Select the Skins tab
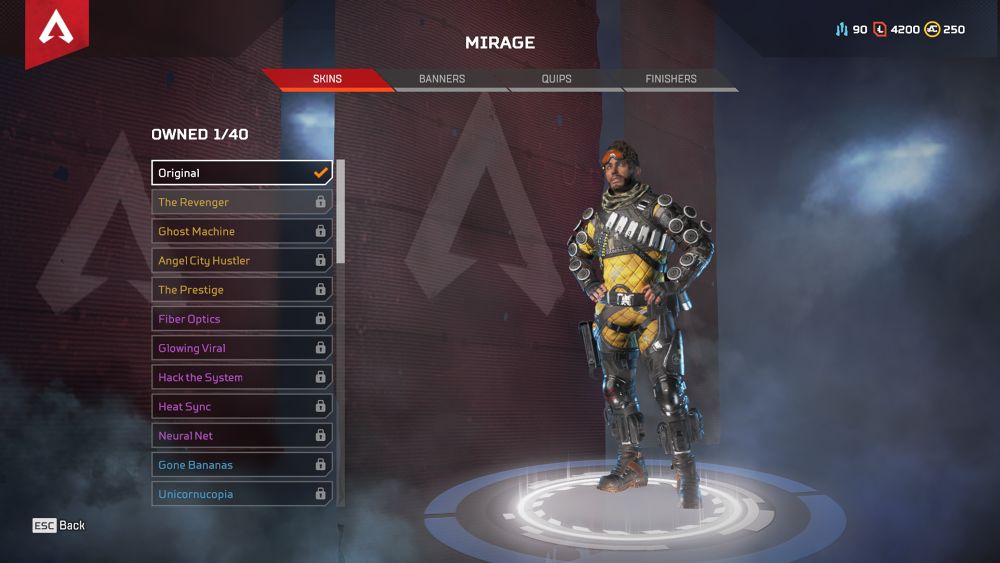 coord(327,79)
